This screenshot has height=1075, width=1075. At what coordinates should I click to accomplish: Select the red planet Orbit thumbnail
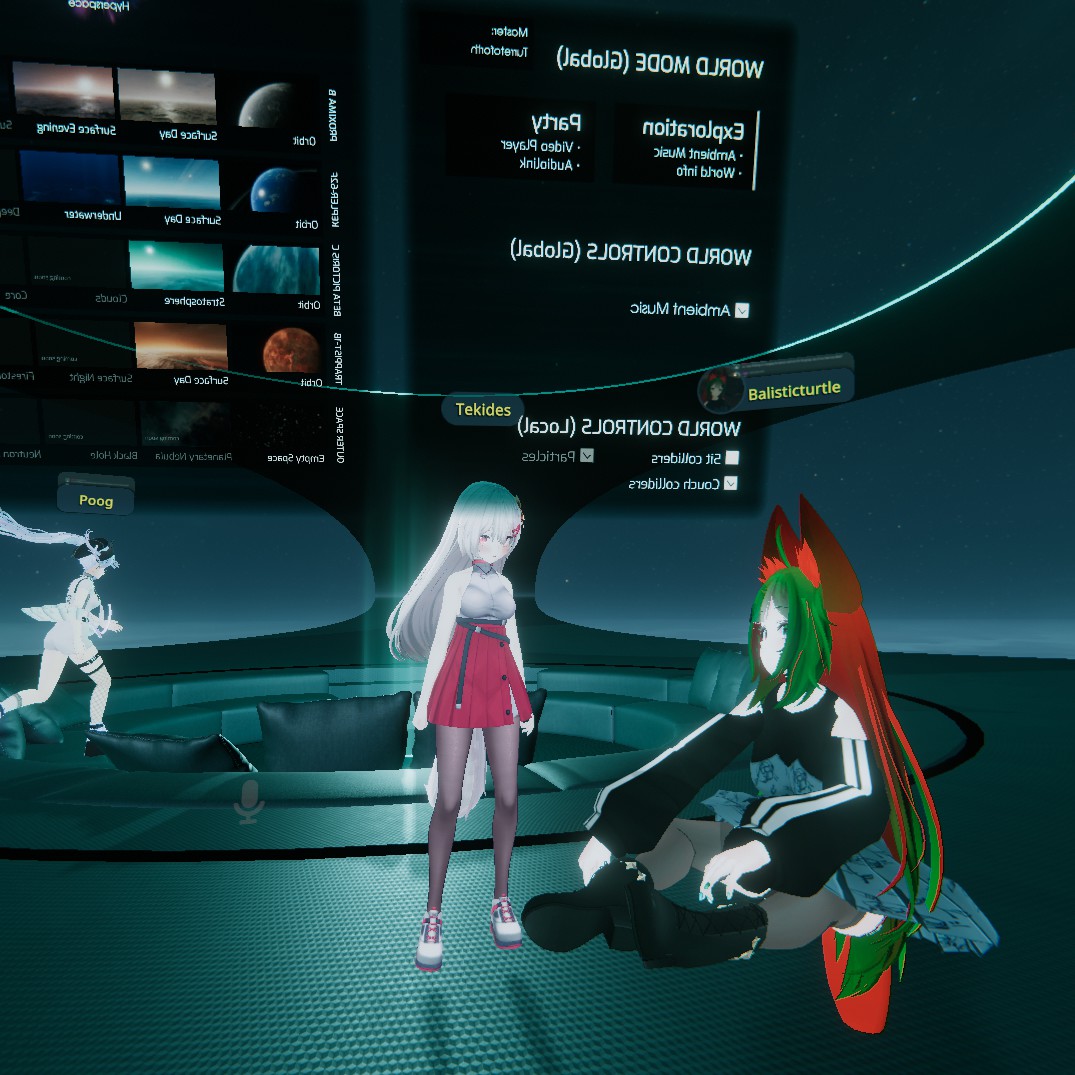coord(290,351)
